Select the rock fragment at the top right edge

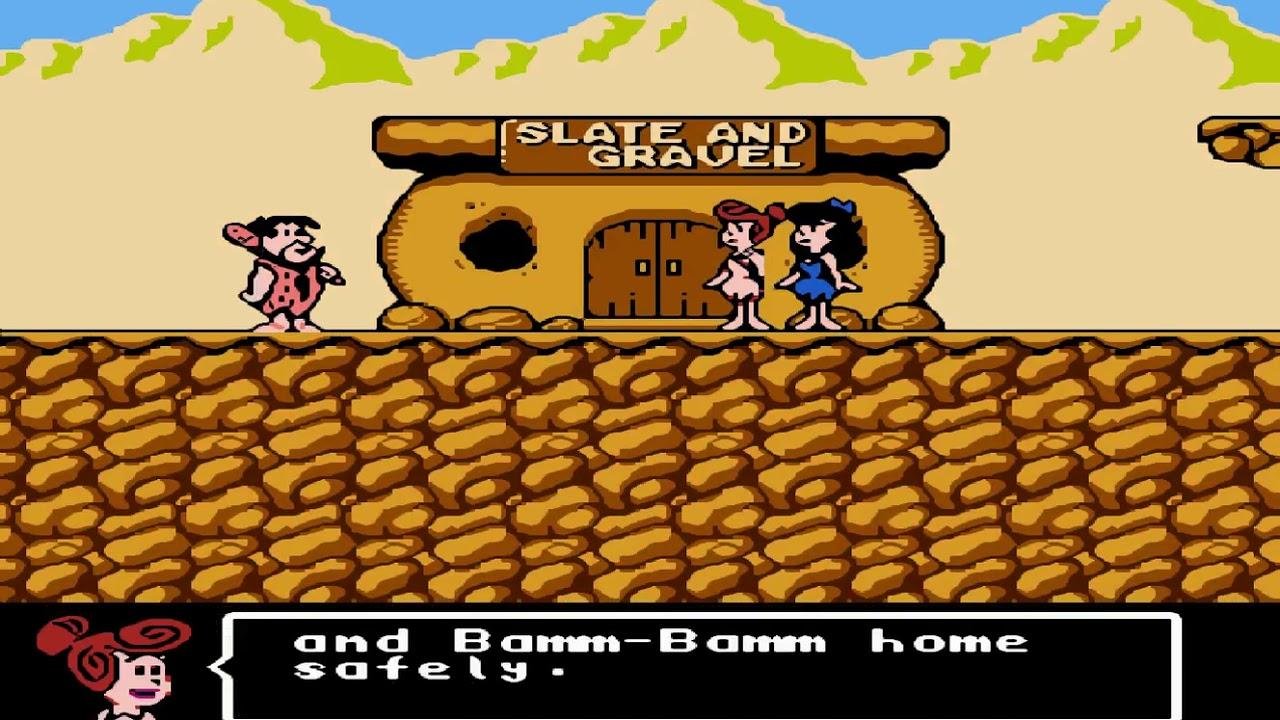[x=1240, y=135]
